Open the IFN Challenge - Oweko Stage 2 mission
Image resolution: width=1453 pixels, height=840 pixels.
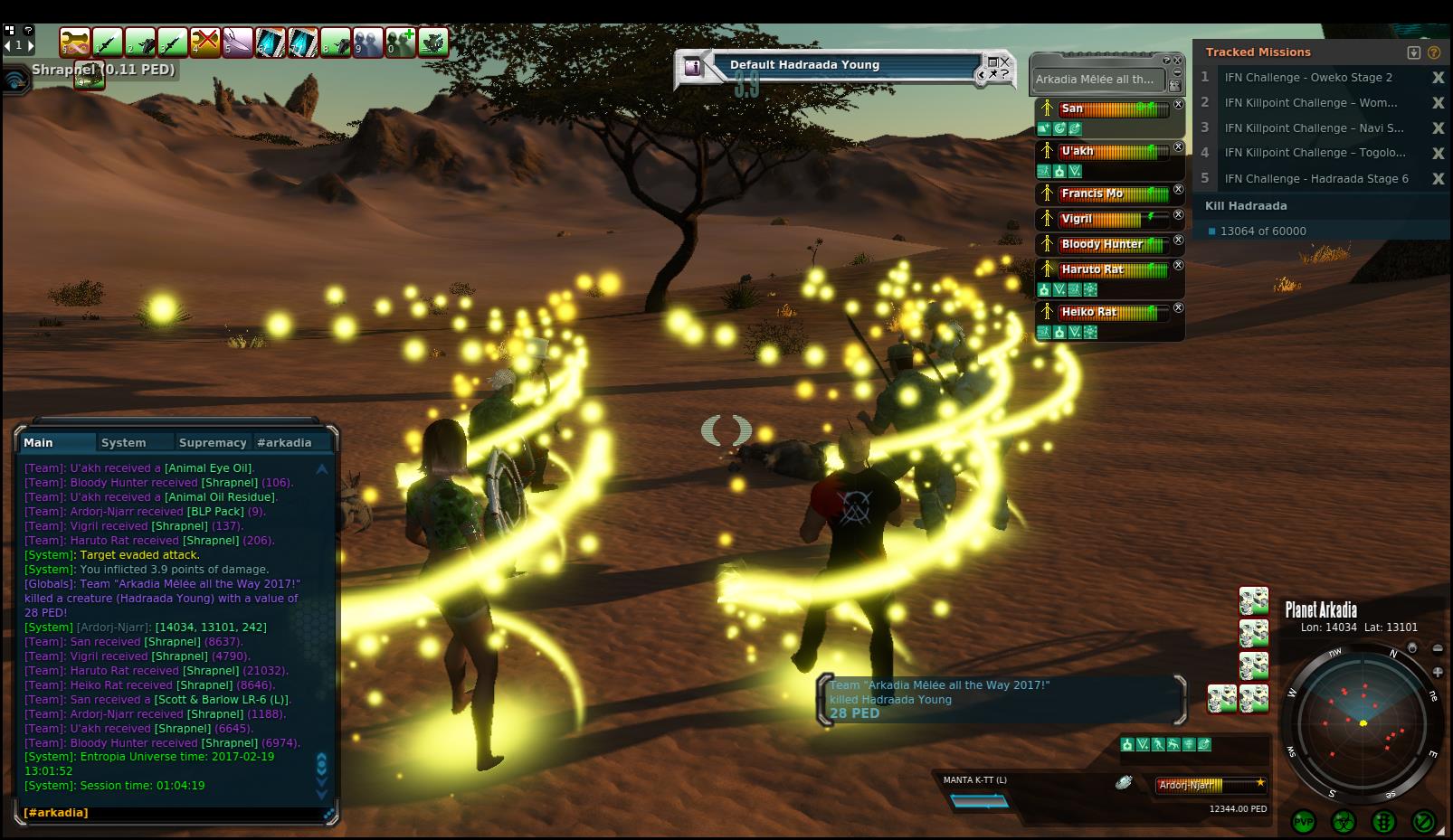1308,78
